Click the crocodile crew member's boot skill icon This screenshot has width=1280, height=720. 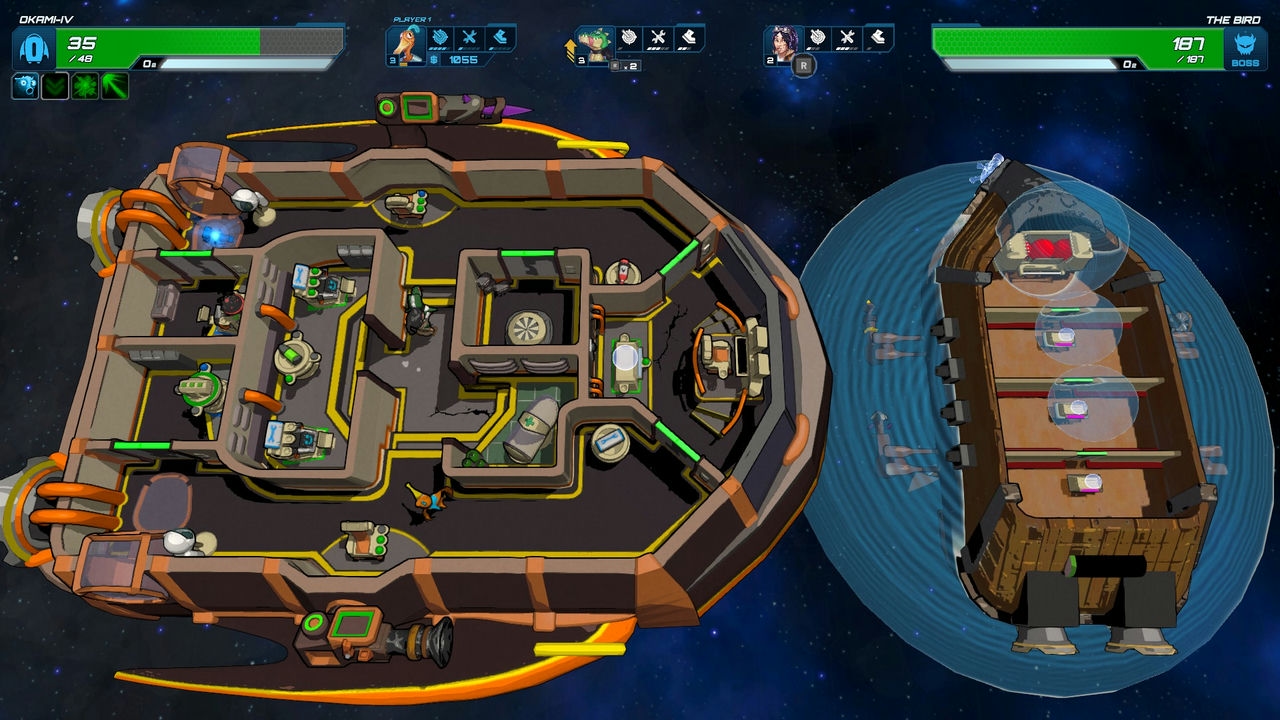tap(689, 38)
